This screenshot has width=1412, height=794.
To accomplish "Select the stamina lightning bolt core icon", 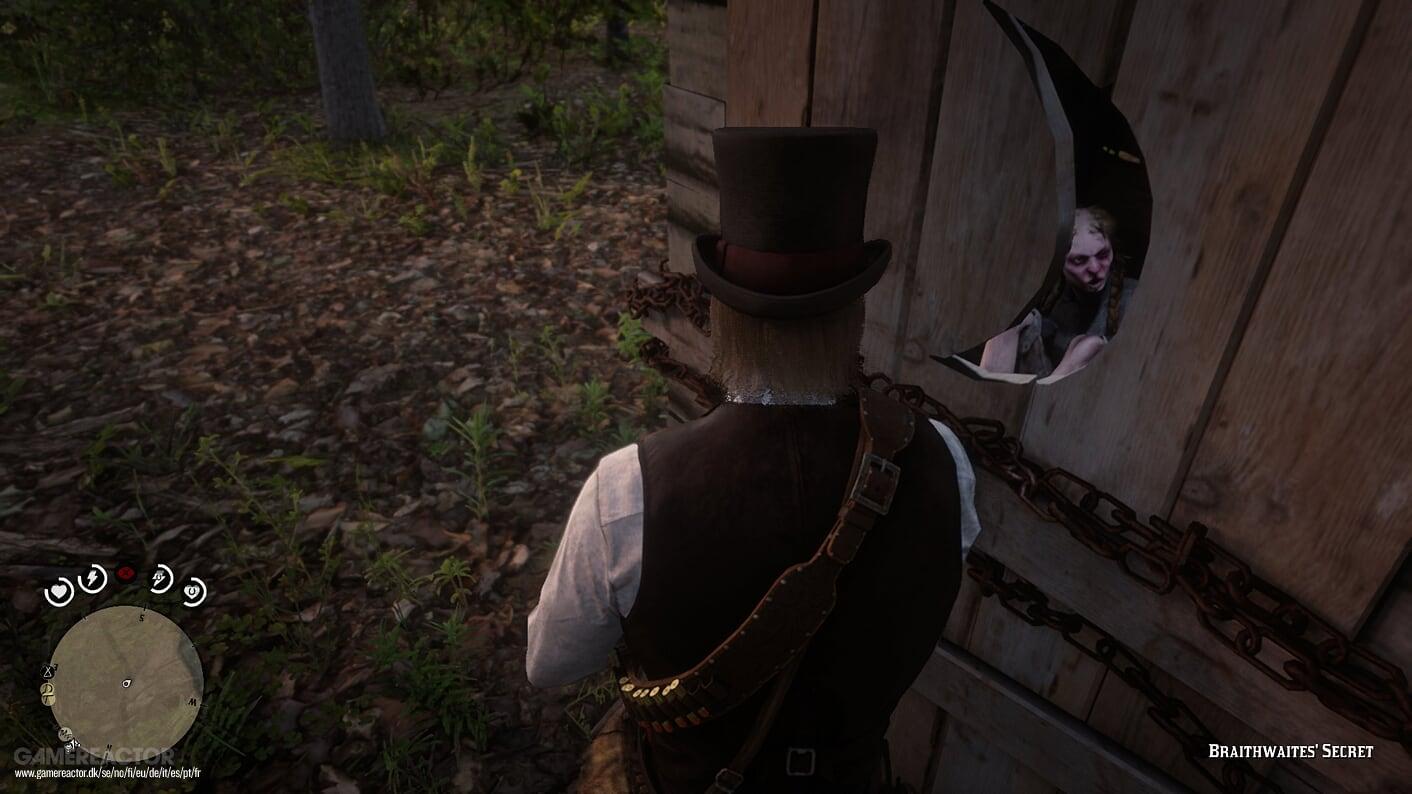I will [91, 577].
